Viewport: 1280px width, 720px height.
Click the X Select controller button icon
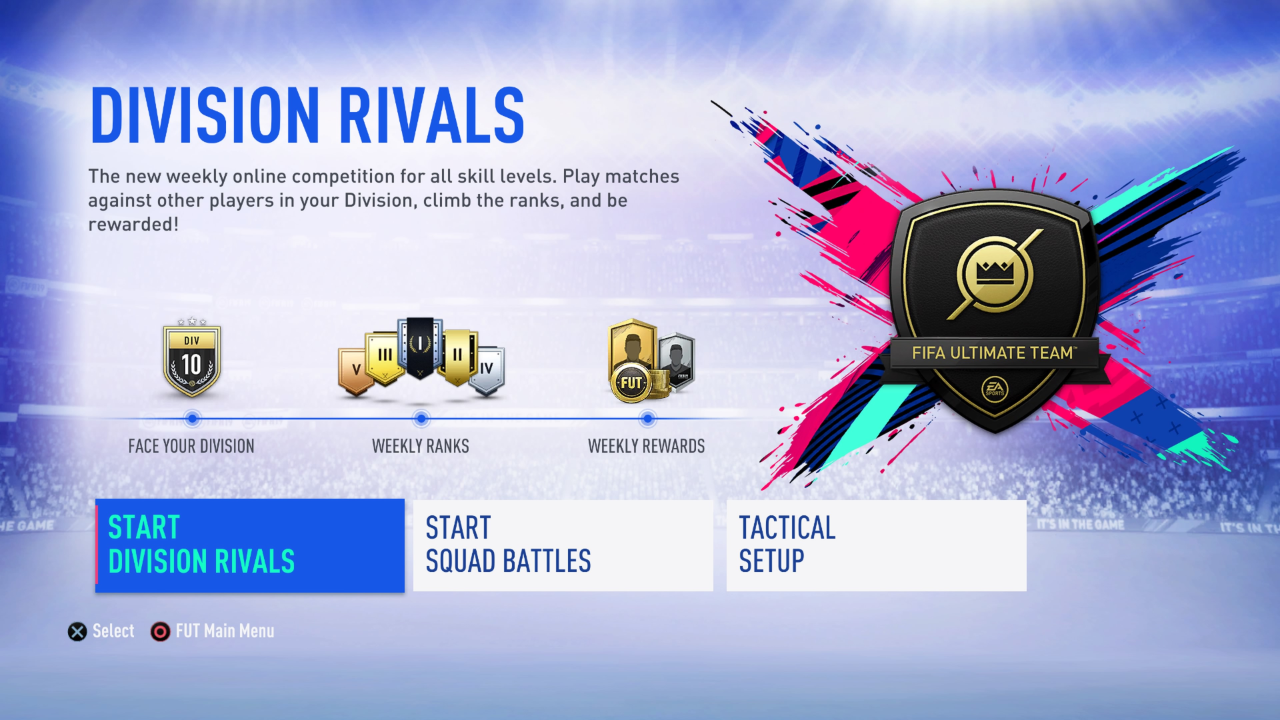[77, 631]
